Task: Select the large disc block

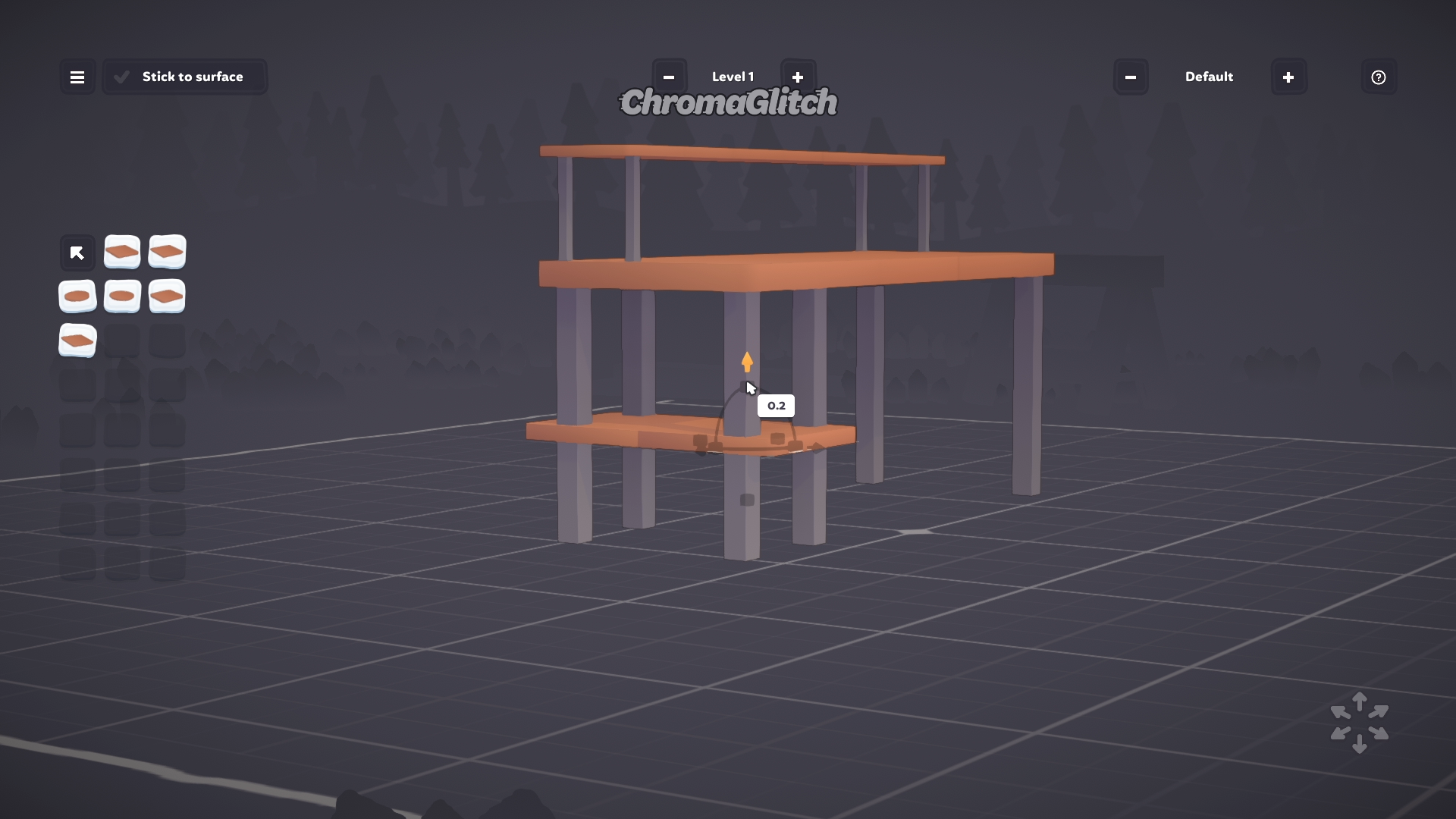Action: point(77,297)
